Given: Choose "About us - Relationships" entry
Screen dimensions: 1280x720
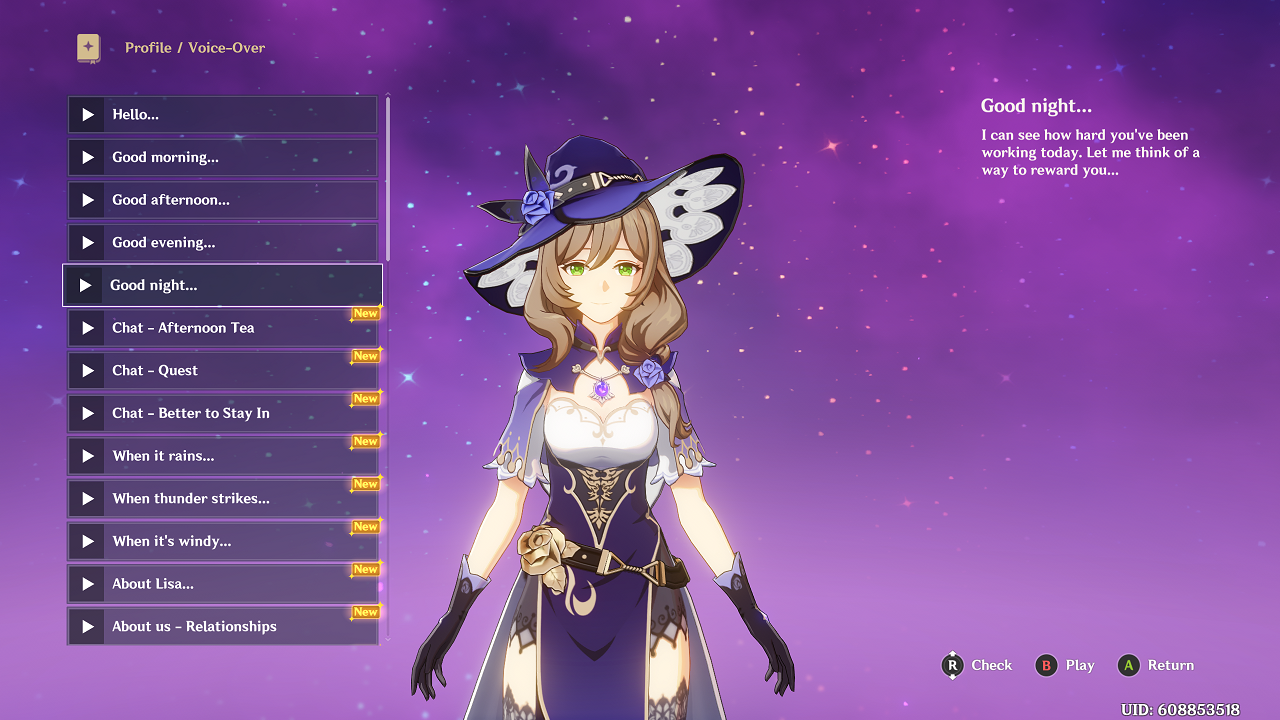Looking at the screenshot, I should click(x=222, y=627).
